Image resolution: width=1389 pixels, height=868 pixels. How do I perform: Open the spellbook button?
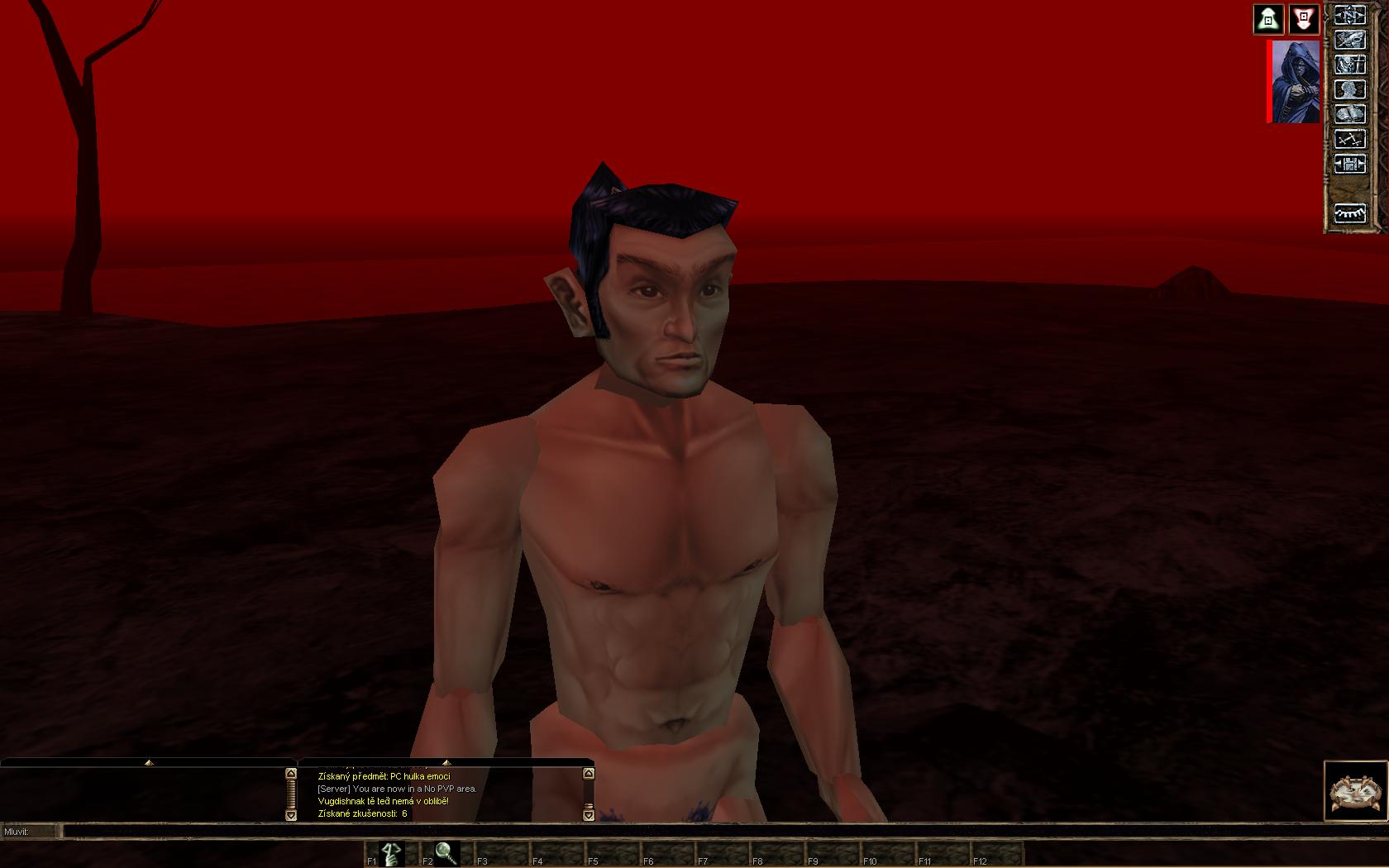pyautogui.click(x=1349, y=114)
